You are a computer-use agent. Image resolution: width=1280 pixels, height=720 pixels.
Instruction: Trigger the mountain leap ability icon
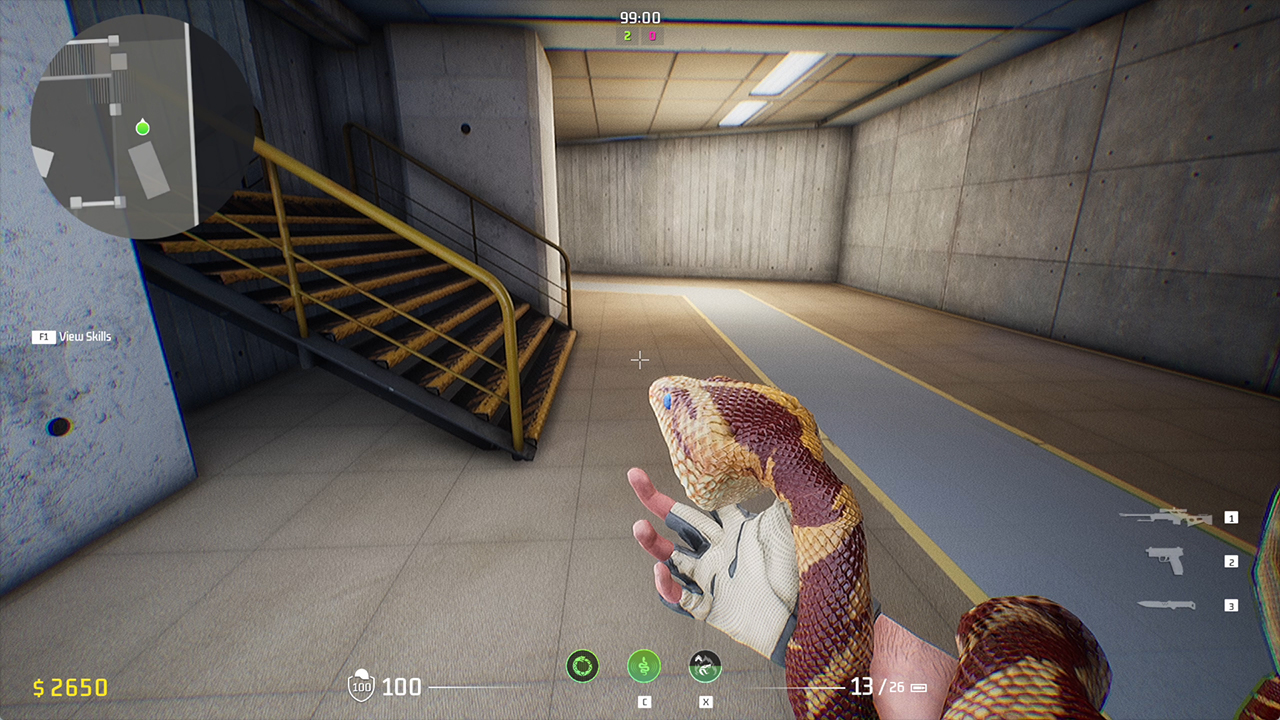705,665
